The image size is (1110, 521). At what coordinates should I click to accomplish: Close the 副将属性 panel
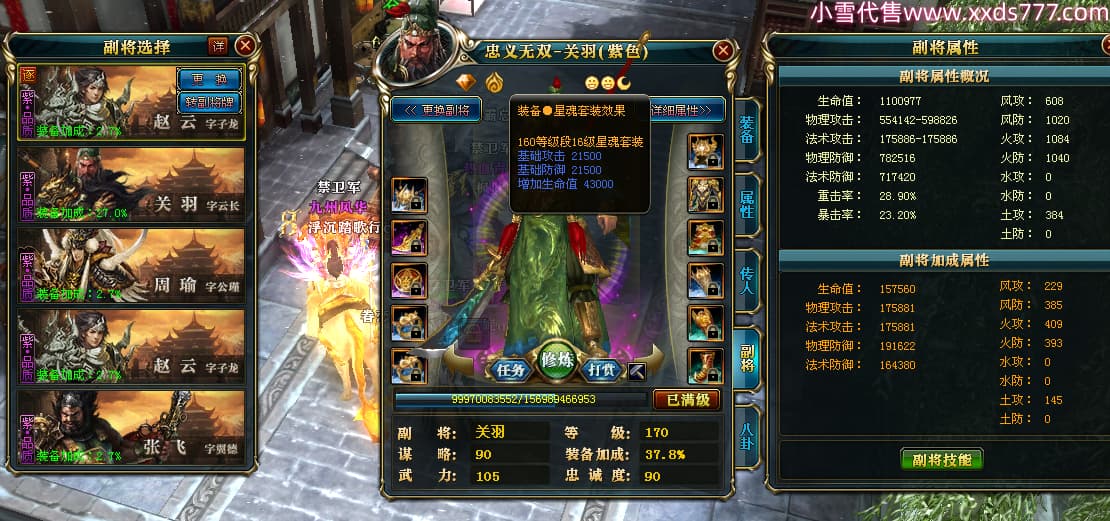(x=1090, y=46)
